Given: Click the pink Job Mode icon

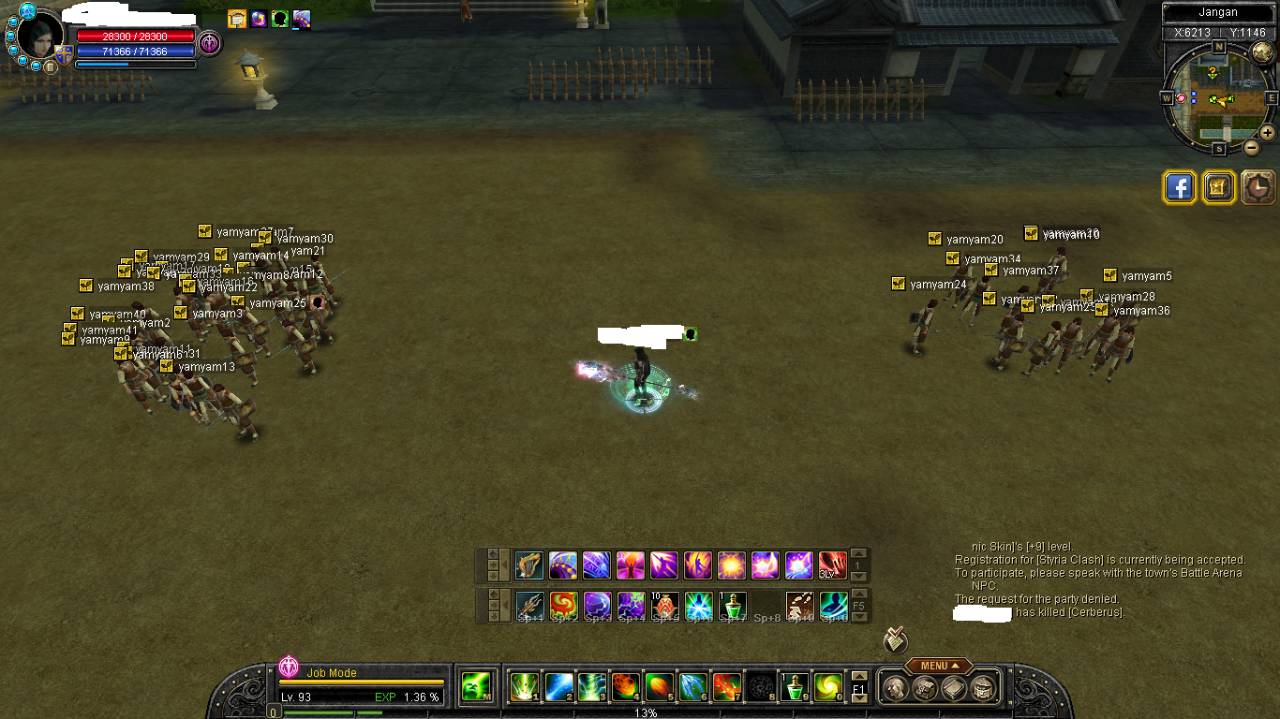Looking at the screenshot, I should [x=289, y=667].
